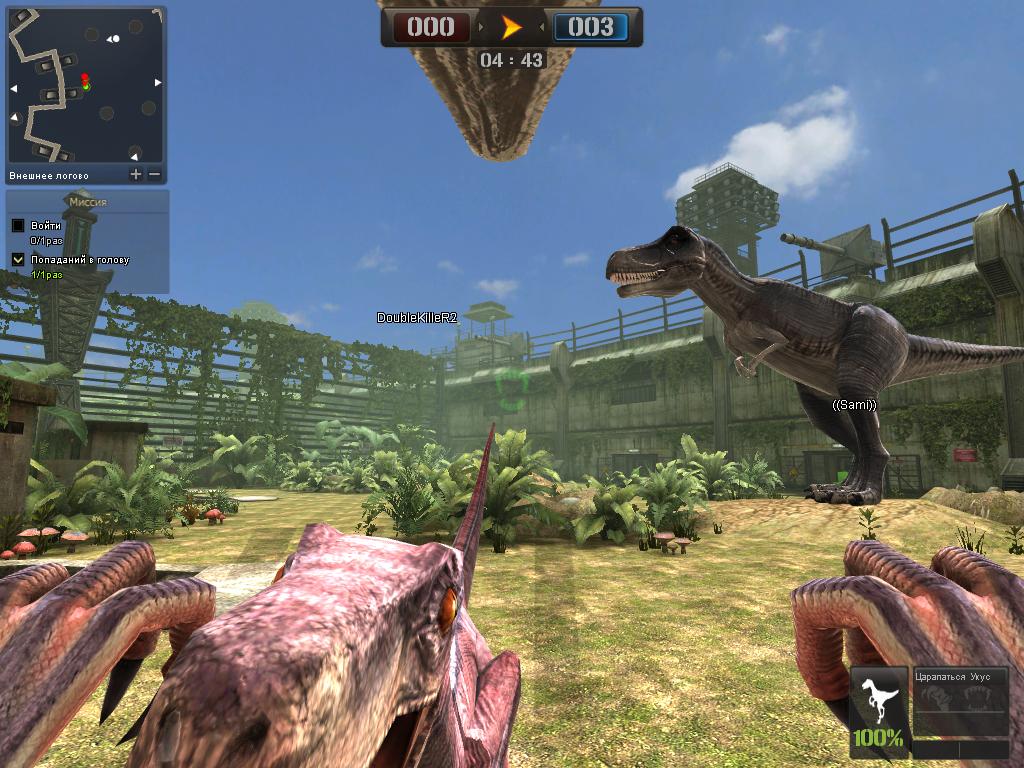This screenshot has height=768, width=1024.
Task: Click the minimap in the corner
Action: pos(85,85)
